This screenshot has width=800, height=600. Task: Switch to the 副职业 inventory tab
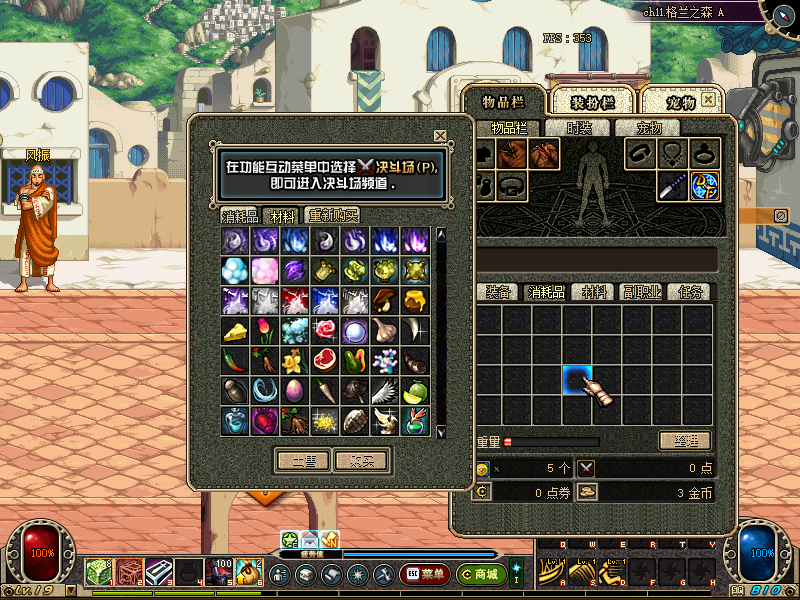[643, 292]
